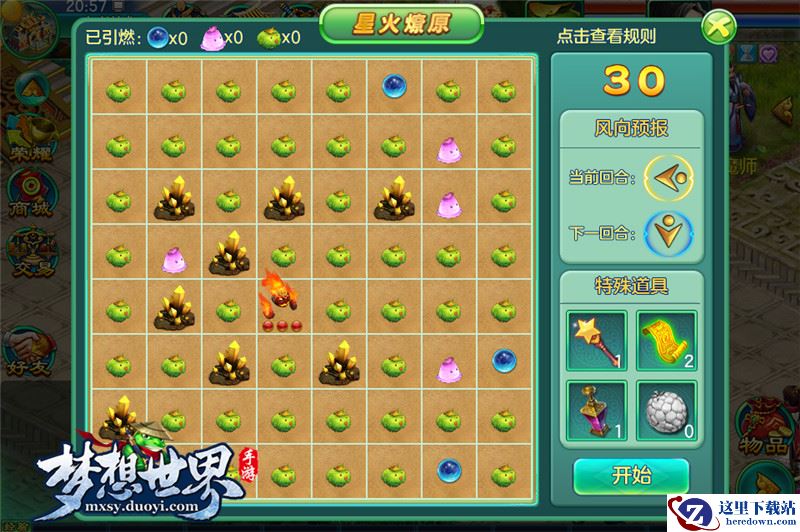Choose the purple lantern special item
The width and height of the screenshot is (800, 532).
click(596, 411)
